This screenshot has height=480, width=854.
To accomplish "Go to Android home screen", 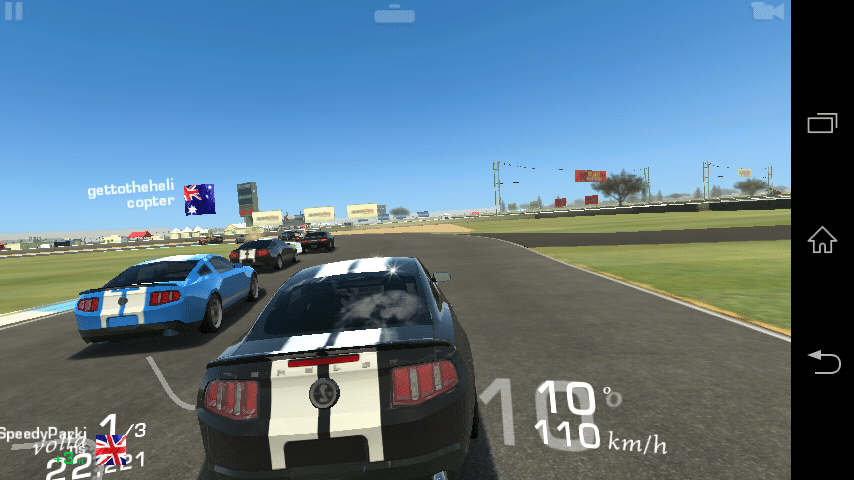I will [822, 240].
